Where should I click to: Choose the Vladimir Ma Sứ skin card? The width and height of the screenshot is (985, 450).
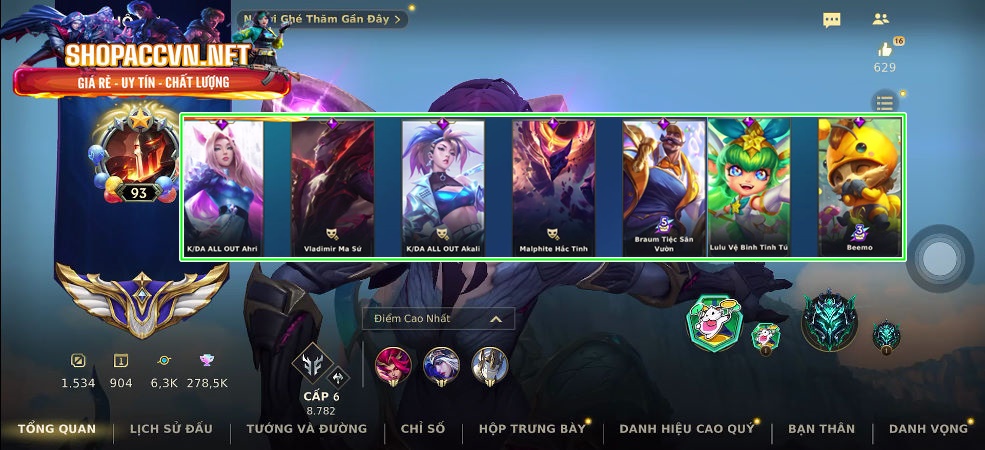(x=333, y=187)
